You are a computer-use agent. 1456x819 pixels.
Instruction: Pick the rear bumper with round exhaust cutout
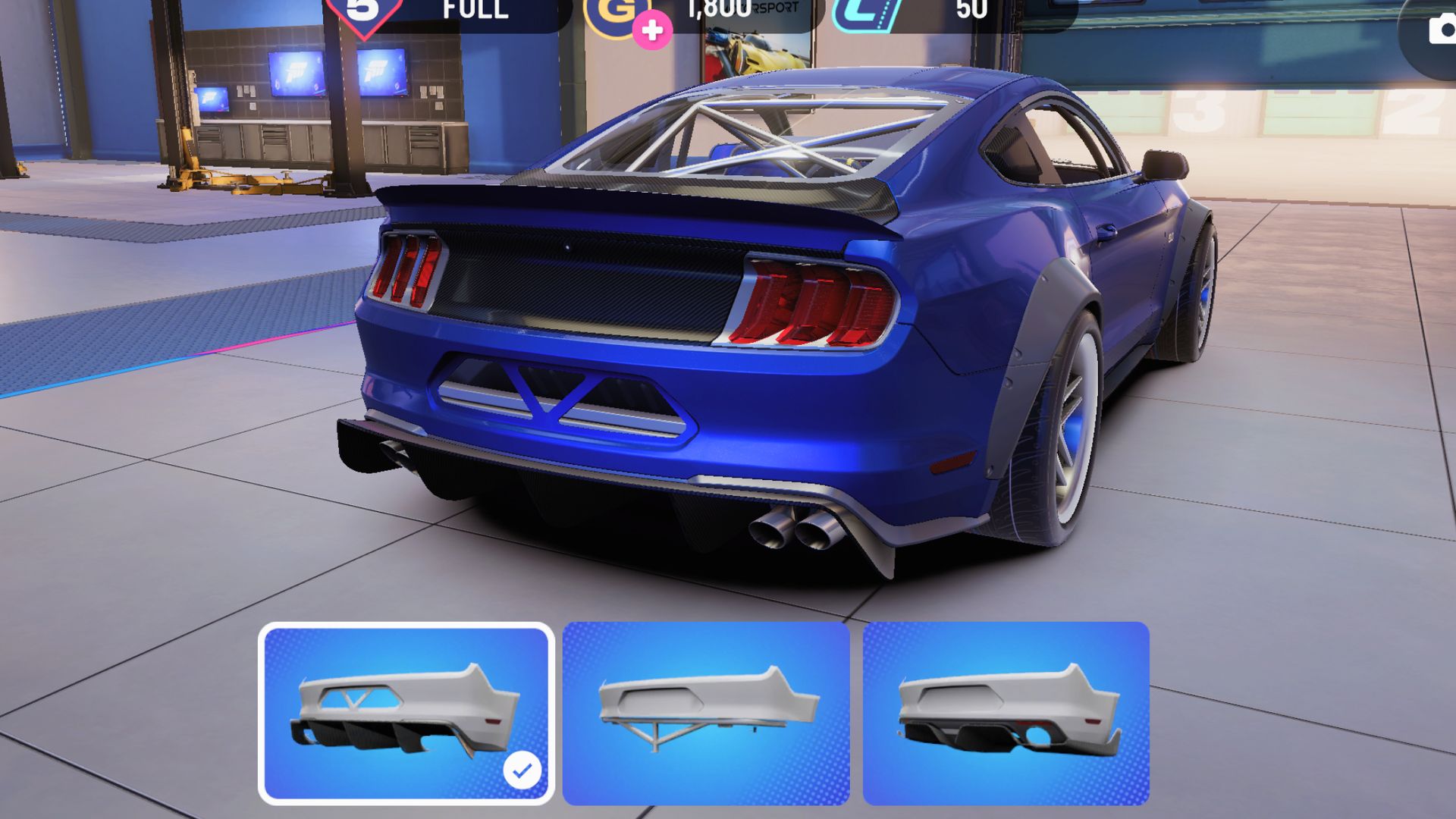(x=1006, y=713)
